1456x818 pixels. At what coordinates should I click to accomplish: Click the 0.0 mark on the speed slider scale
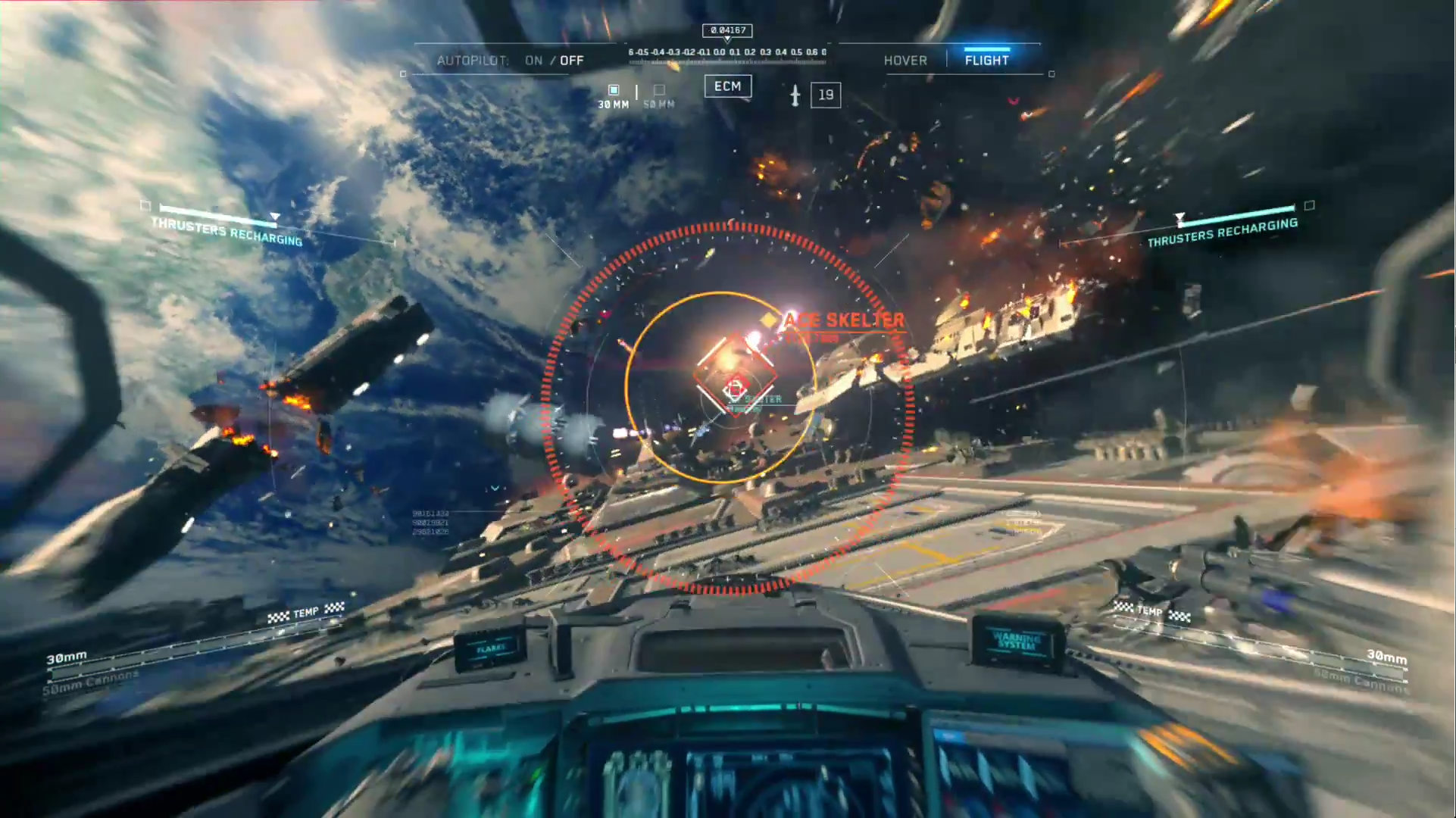(x=720, y=52)
